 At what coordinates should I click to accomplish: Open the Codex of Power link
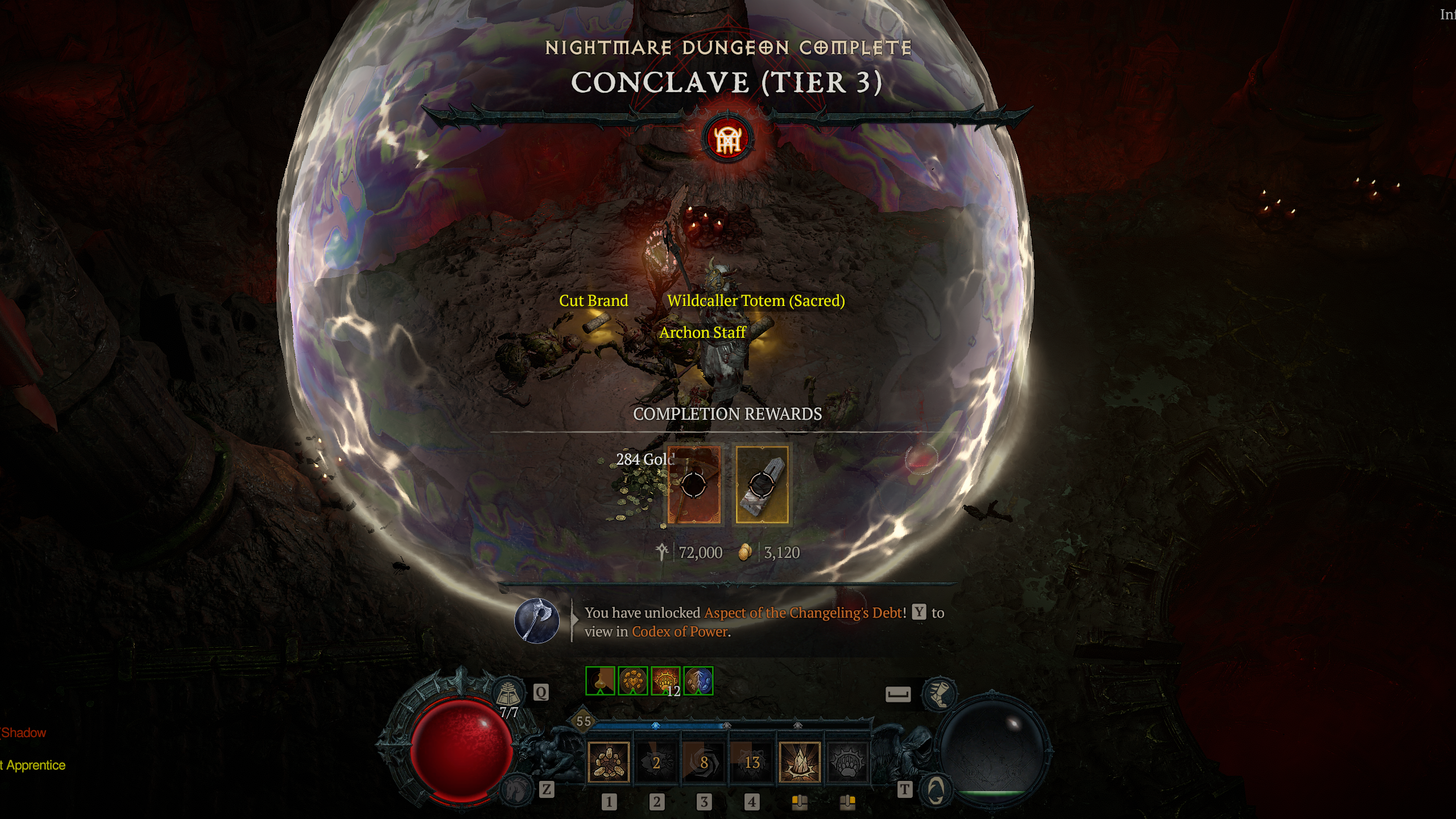click(x=680, y=631)
